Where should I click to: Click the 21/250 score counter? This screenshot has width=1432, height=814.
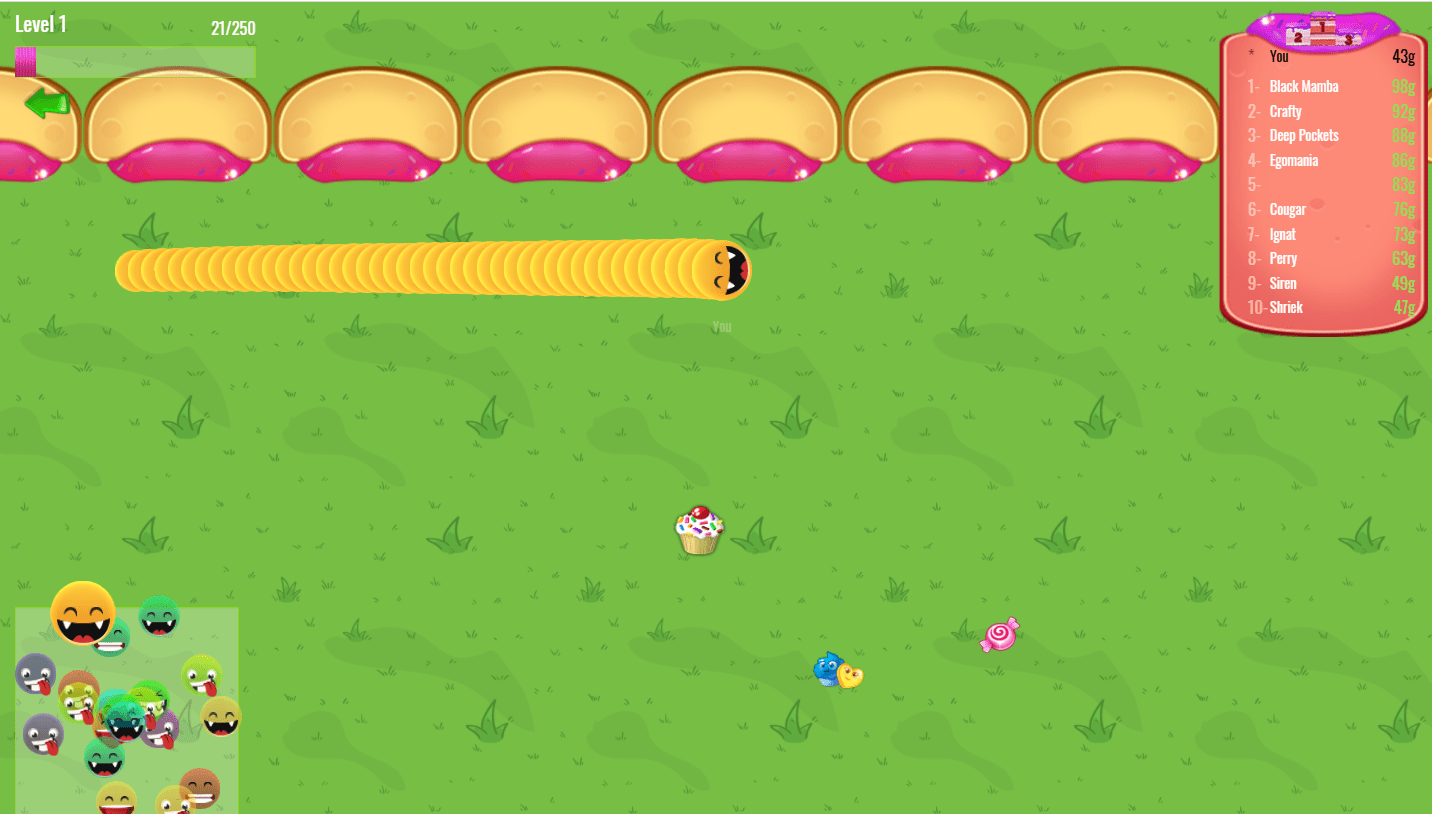(235, 28)
